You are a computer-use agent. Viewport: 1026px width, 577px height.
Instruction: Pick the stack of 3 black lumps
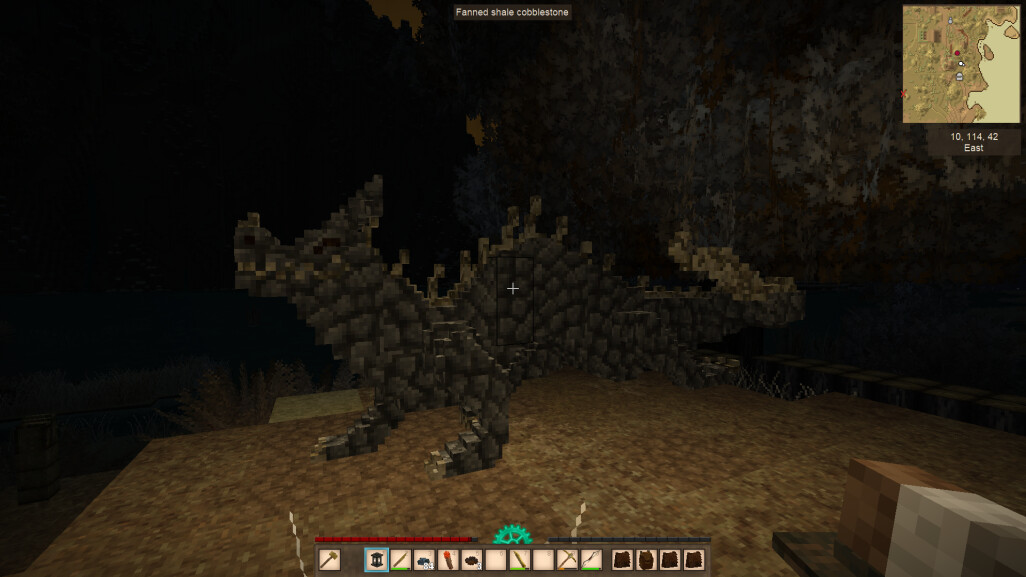coord(472,560)
